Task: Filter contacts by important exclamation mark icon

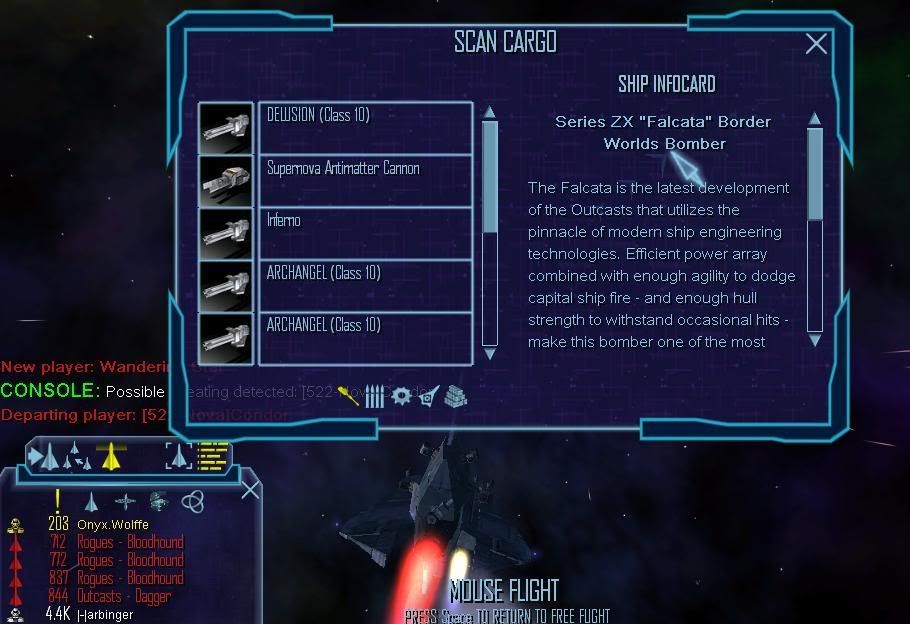Action: point(58,500)
